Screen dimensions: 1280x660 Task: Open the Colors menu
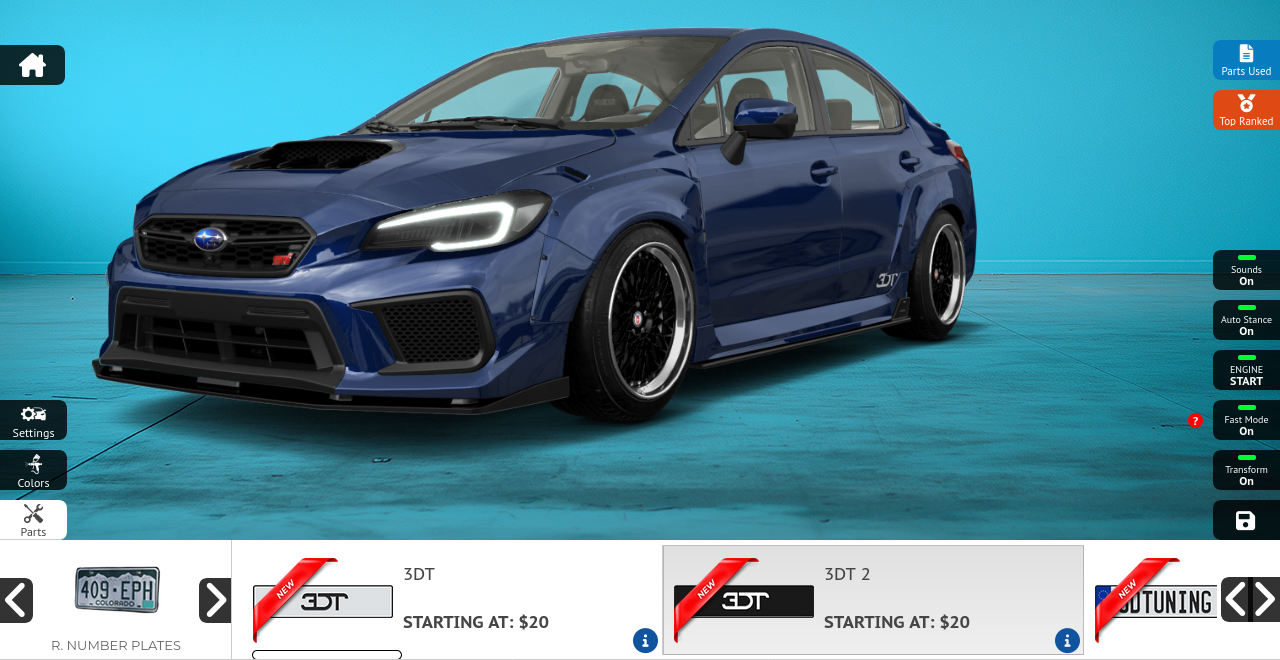click(33, 470)
